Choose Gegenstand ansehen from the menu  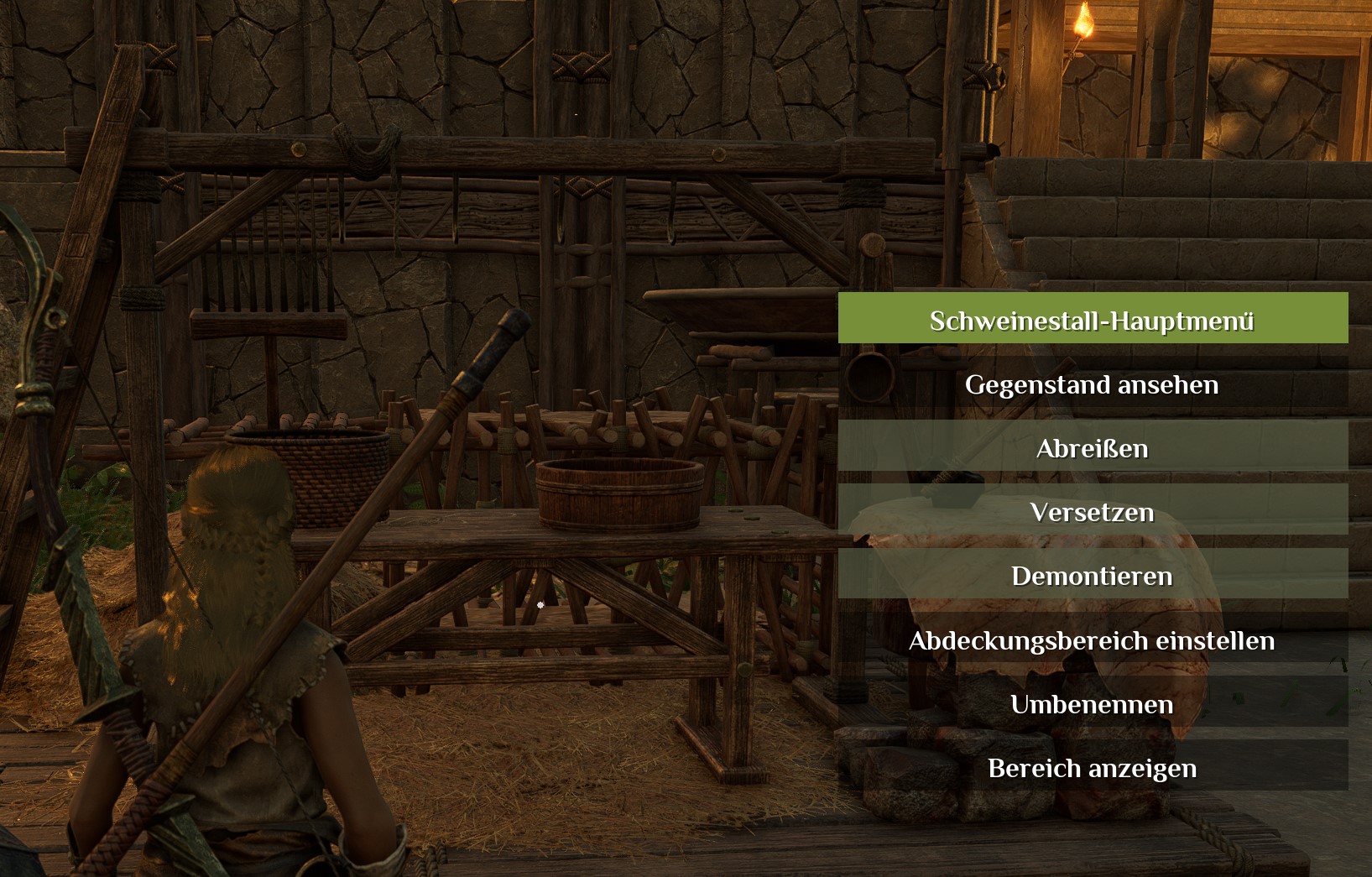[x=1092, y=384]
